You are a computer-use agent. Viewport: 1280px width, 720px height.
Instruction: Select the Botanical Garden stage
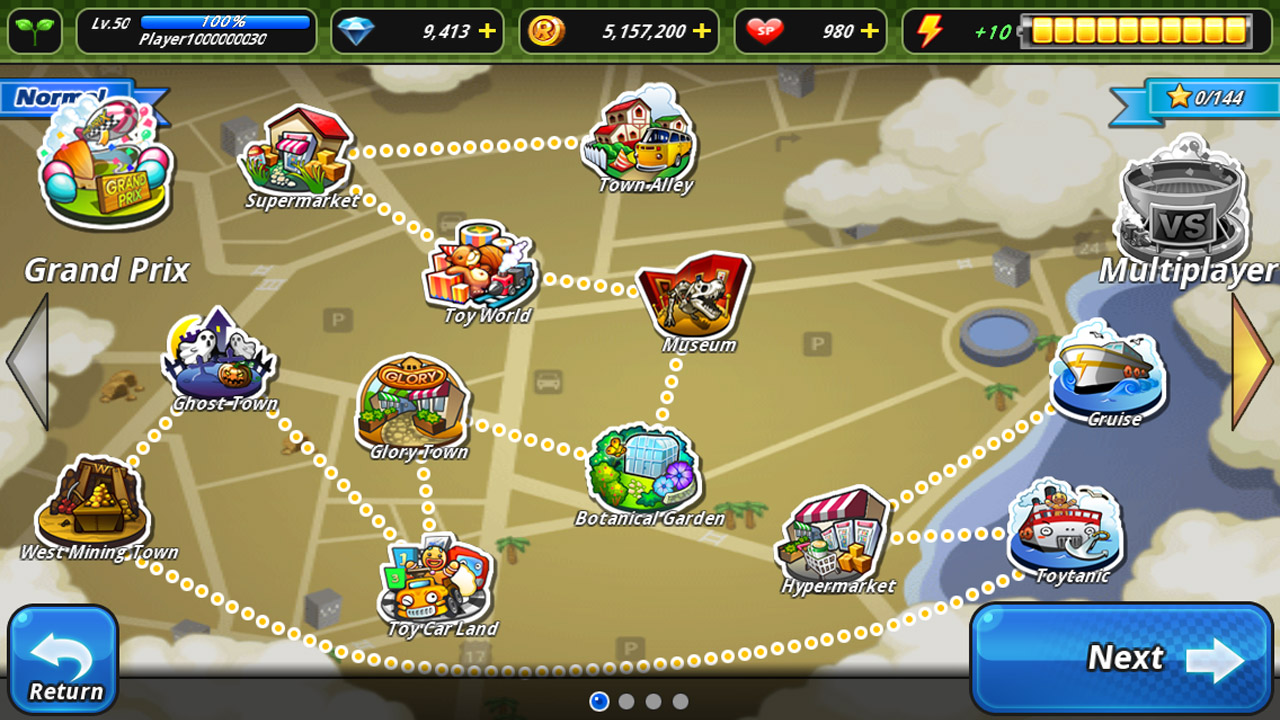[645, 468]
